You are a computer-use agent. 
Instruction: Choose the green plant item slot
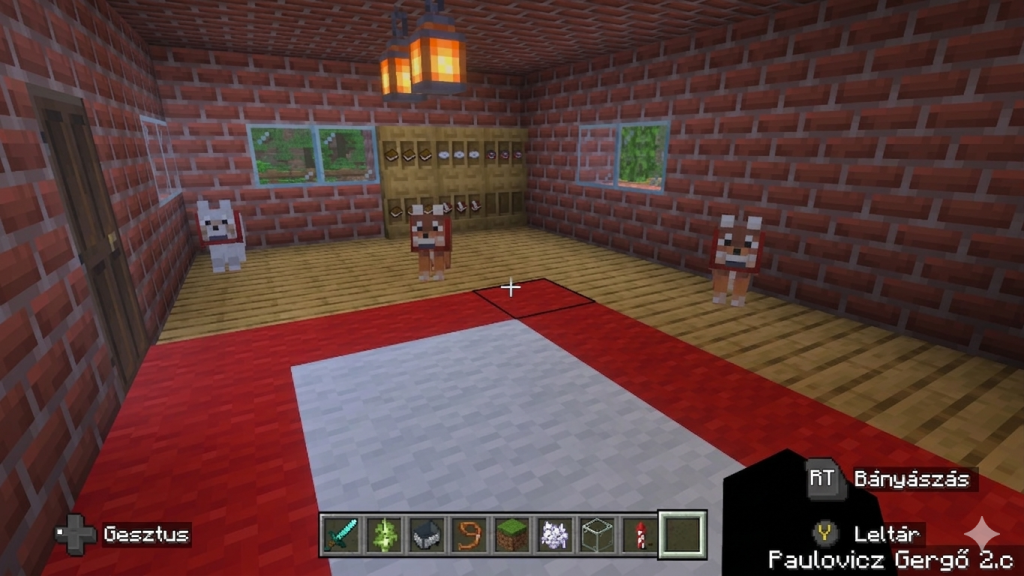tap(384, 535)
